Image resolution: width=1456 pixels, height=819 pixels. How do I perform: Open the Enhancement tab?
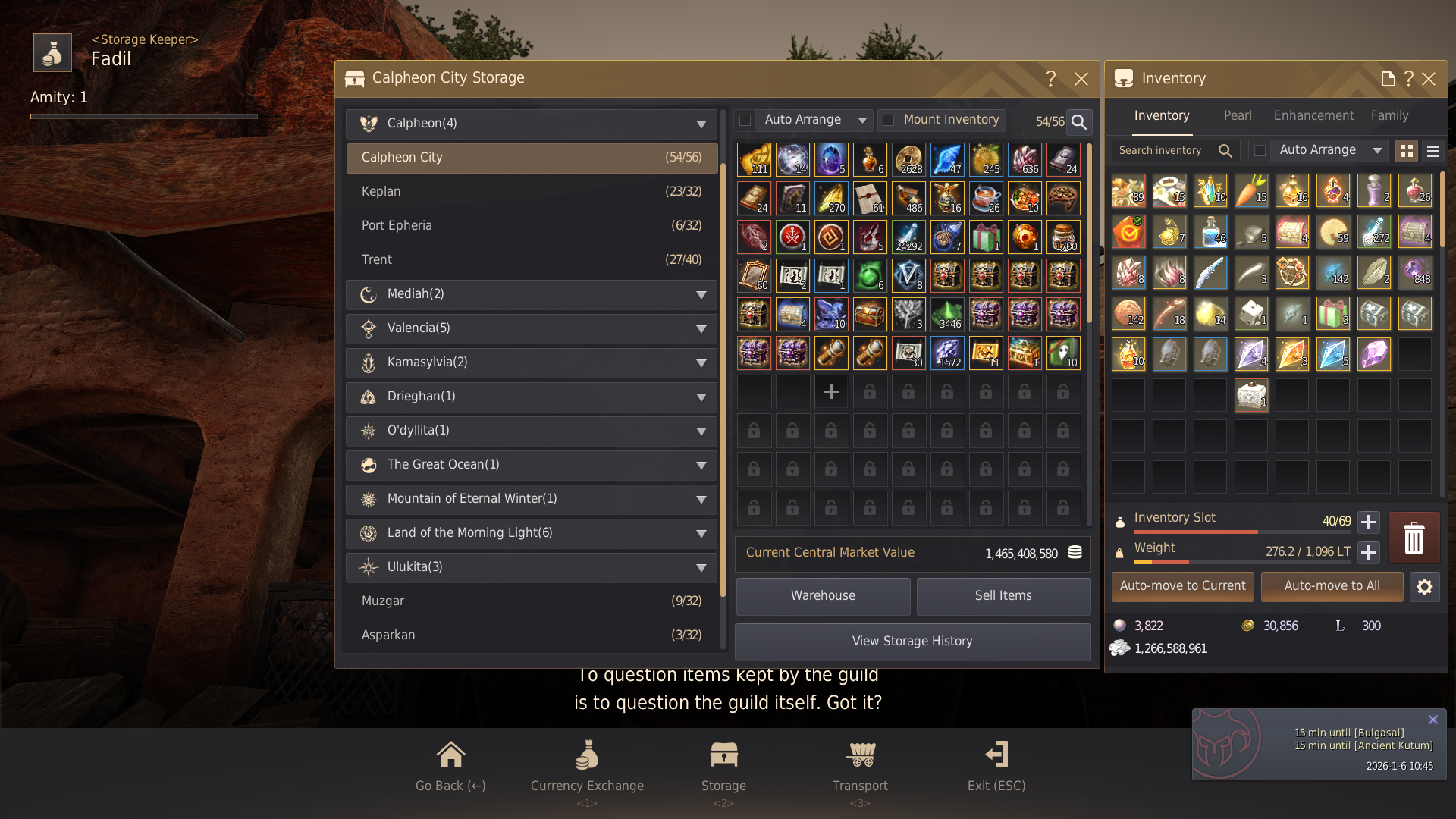point(1313,115)
